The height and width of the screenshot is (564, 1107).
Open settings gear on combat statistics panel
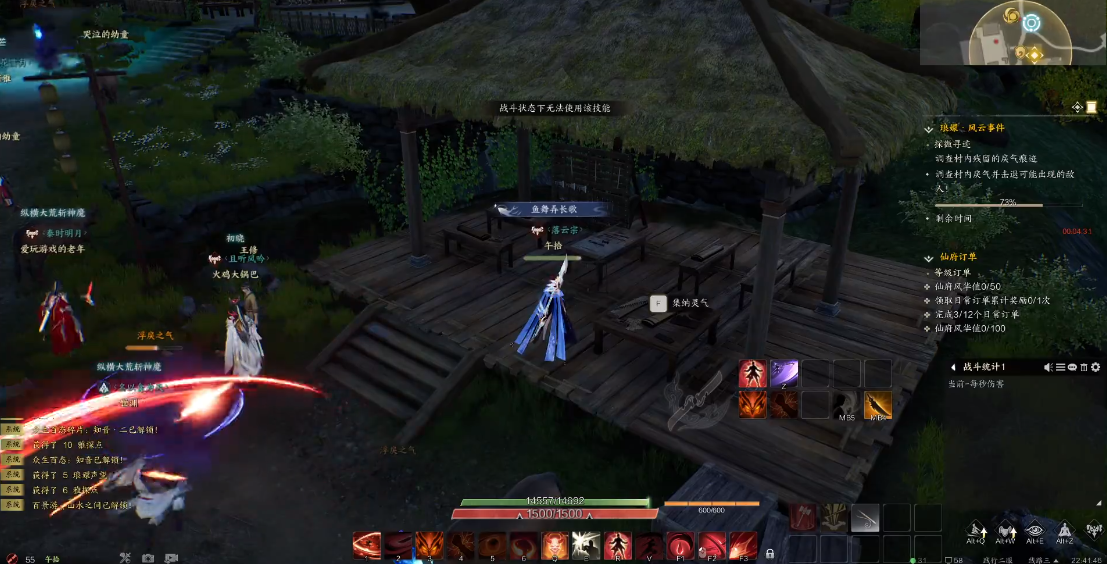coord(1097,367)
